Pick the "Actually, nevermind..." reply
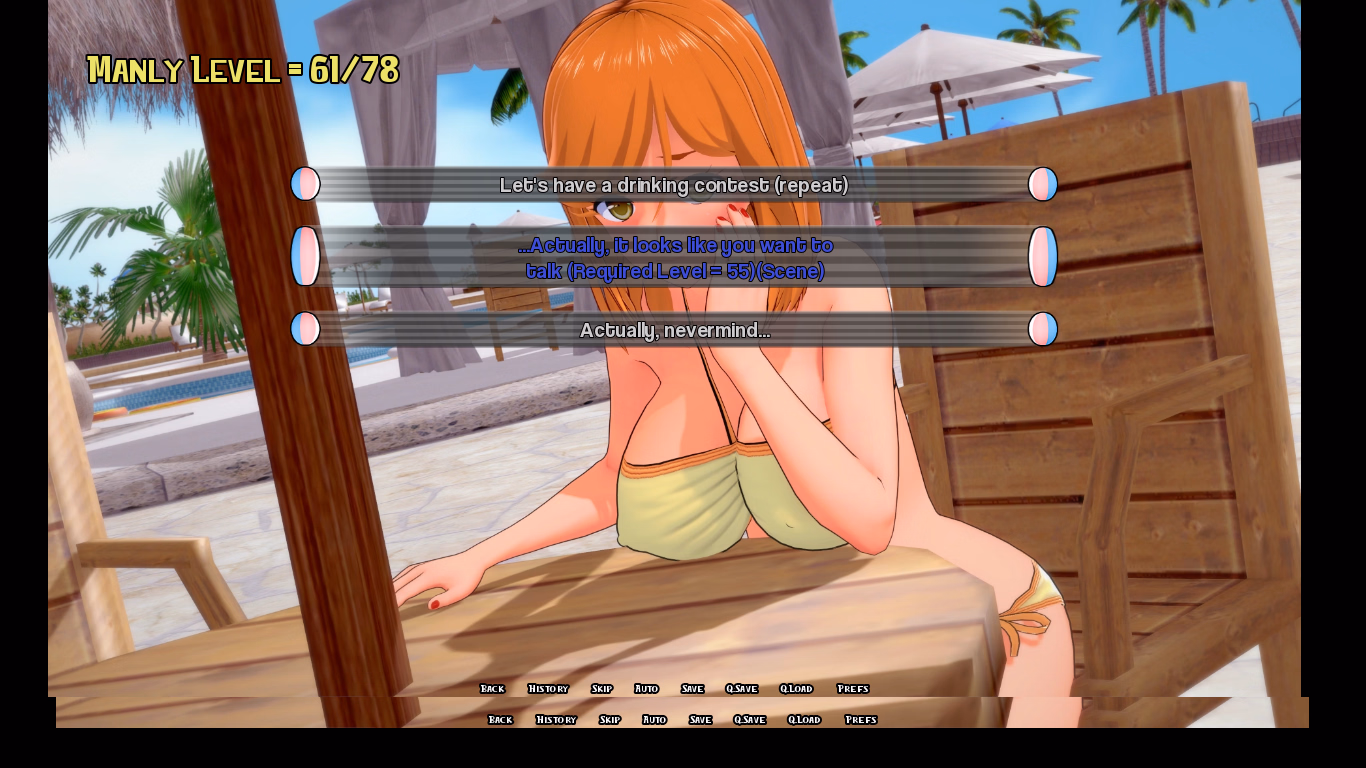The height and width of the screenshot is (768, 1366). 674,330
